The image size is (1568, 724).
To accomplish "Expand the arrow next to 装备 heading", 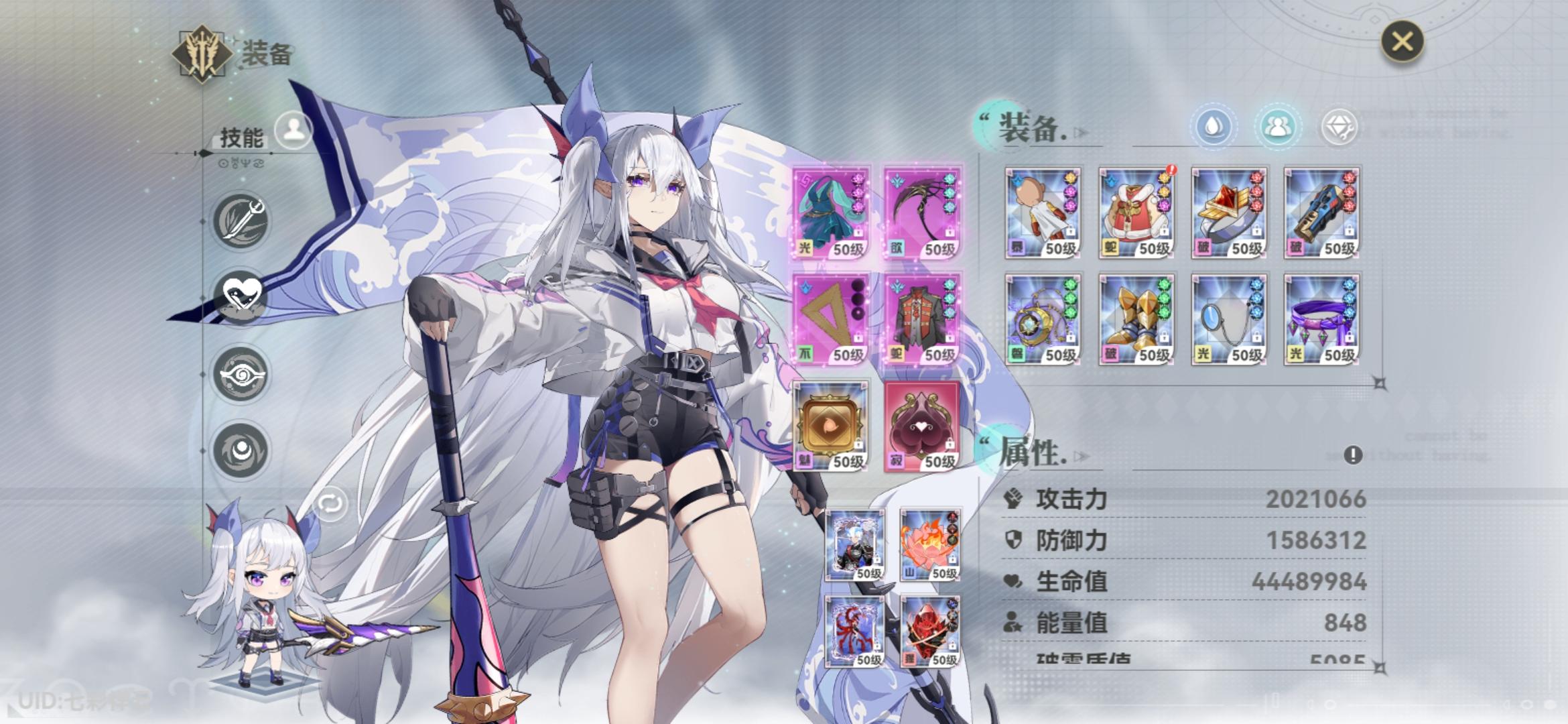I will tap(1079, 131).
